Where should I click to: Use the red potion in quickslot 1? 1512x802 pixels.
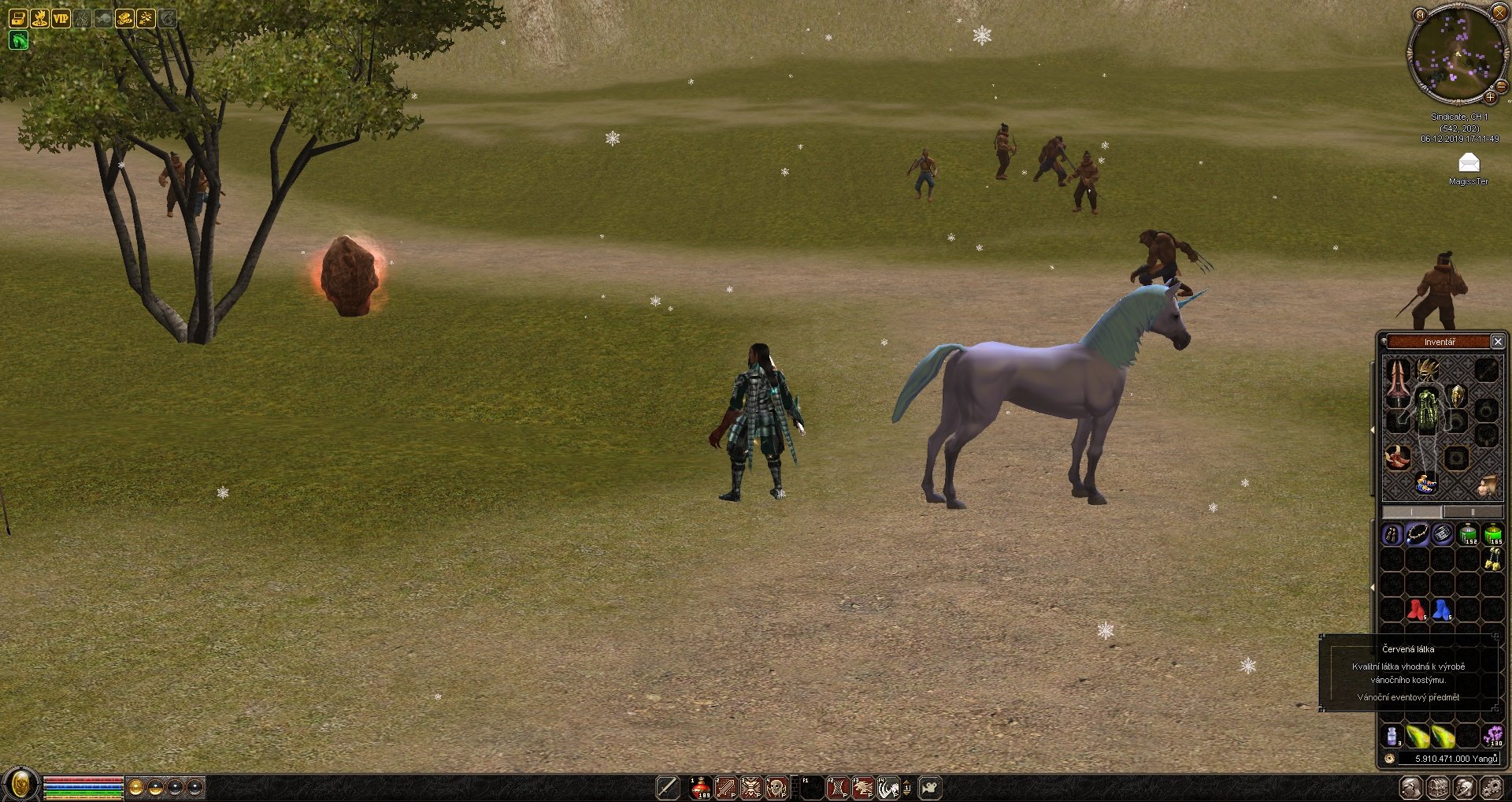click(700, 787)
